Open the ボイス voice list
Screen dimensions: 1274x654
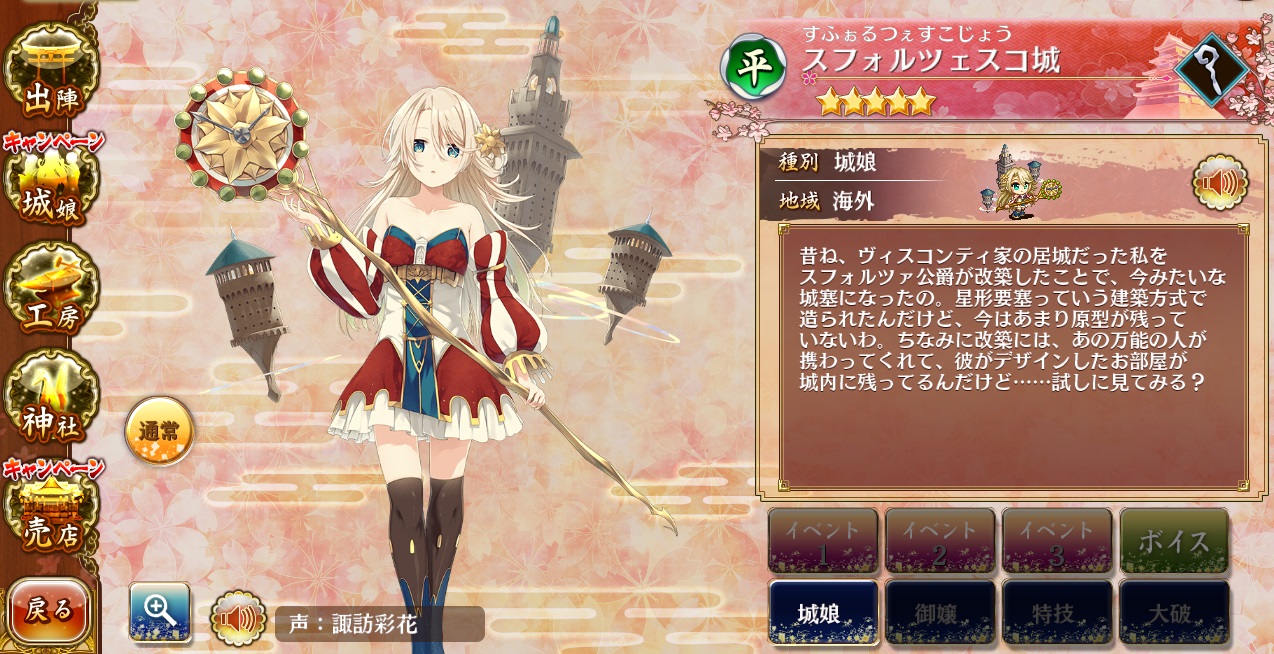[x=1174, y=541]
